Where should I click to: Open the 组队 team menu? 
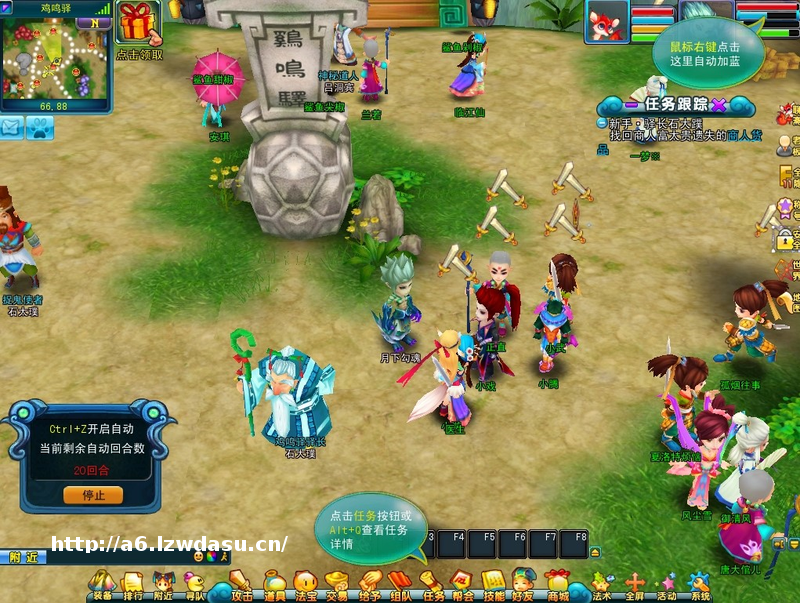pyautogui.click(x=400, y=583)
